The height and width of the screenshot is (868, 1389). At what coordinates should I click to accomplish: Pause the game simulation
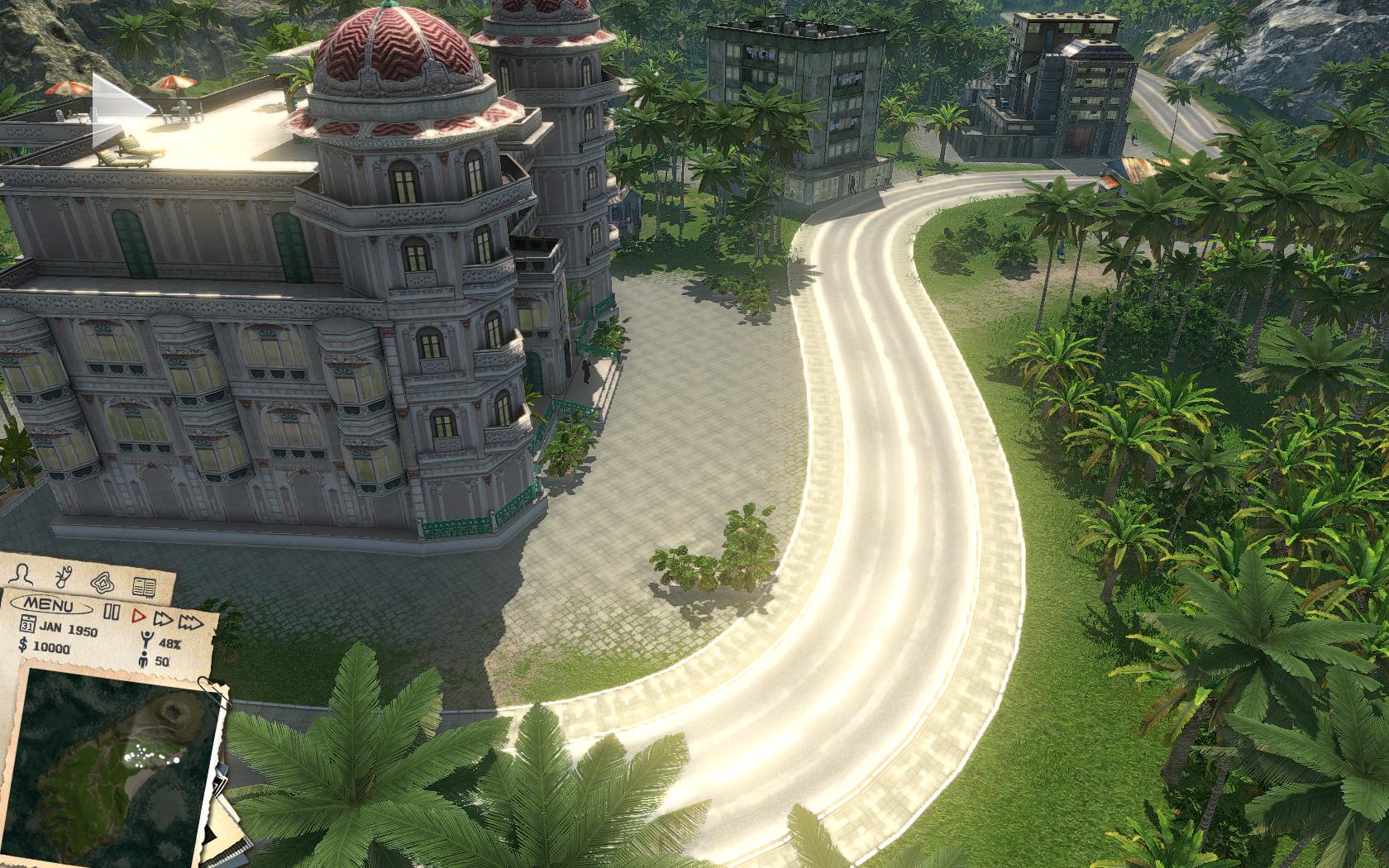click(x=112, y=611)
